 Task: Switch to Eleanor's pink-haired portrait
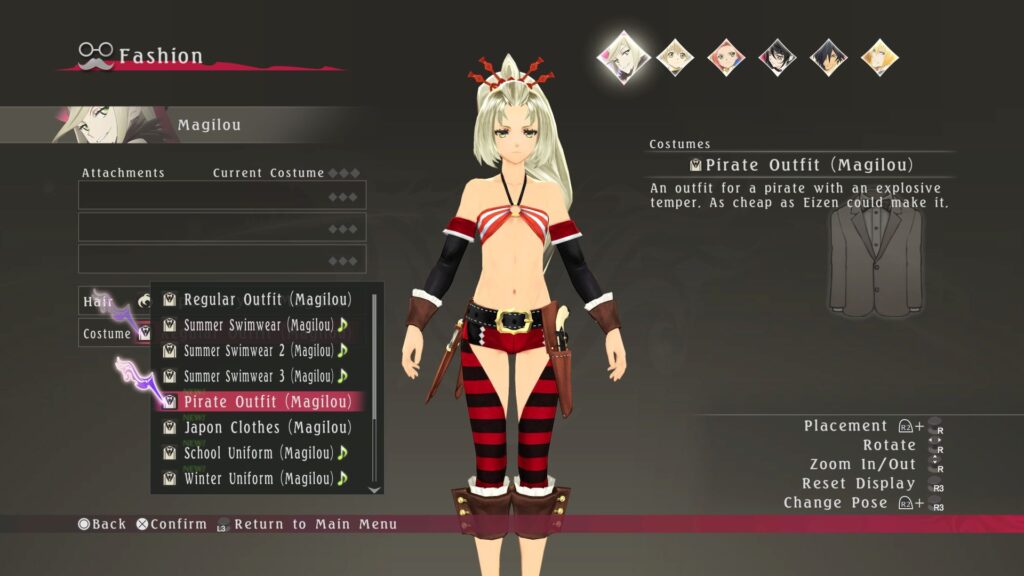click(727, 56)
